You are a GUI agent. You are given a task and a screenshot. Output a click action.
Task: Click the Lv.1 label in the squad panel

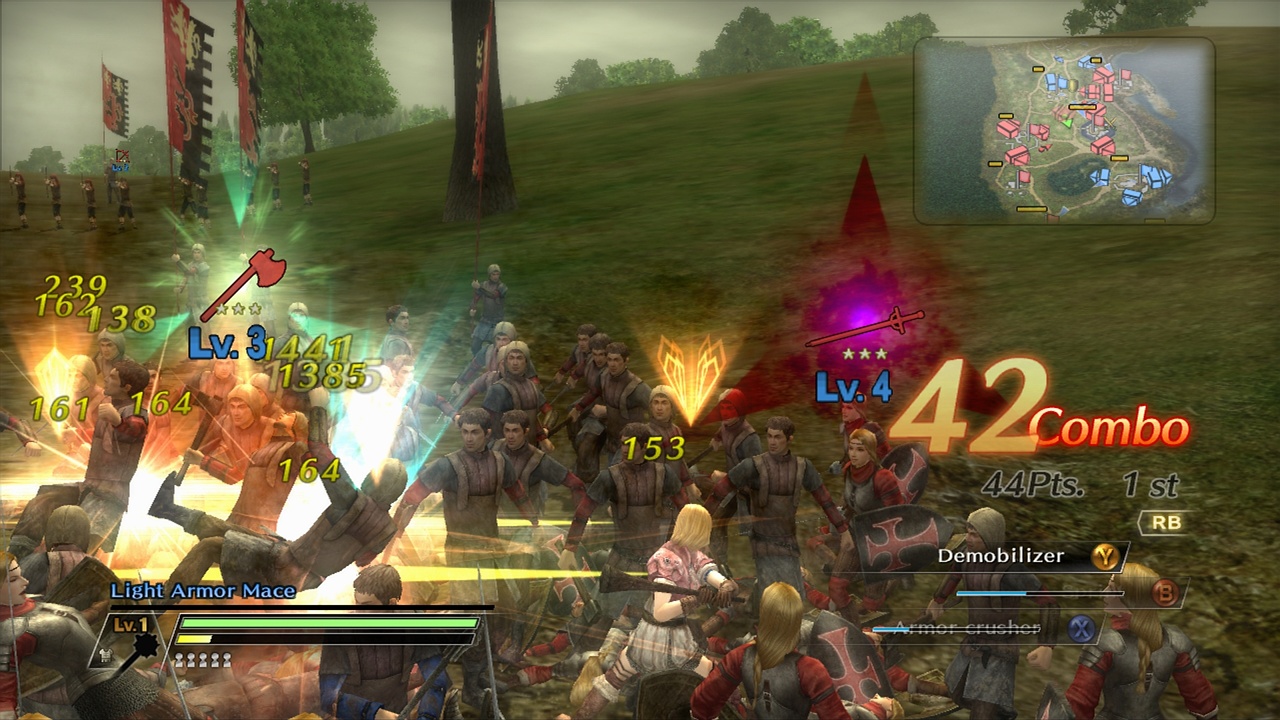[130, 624]
